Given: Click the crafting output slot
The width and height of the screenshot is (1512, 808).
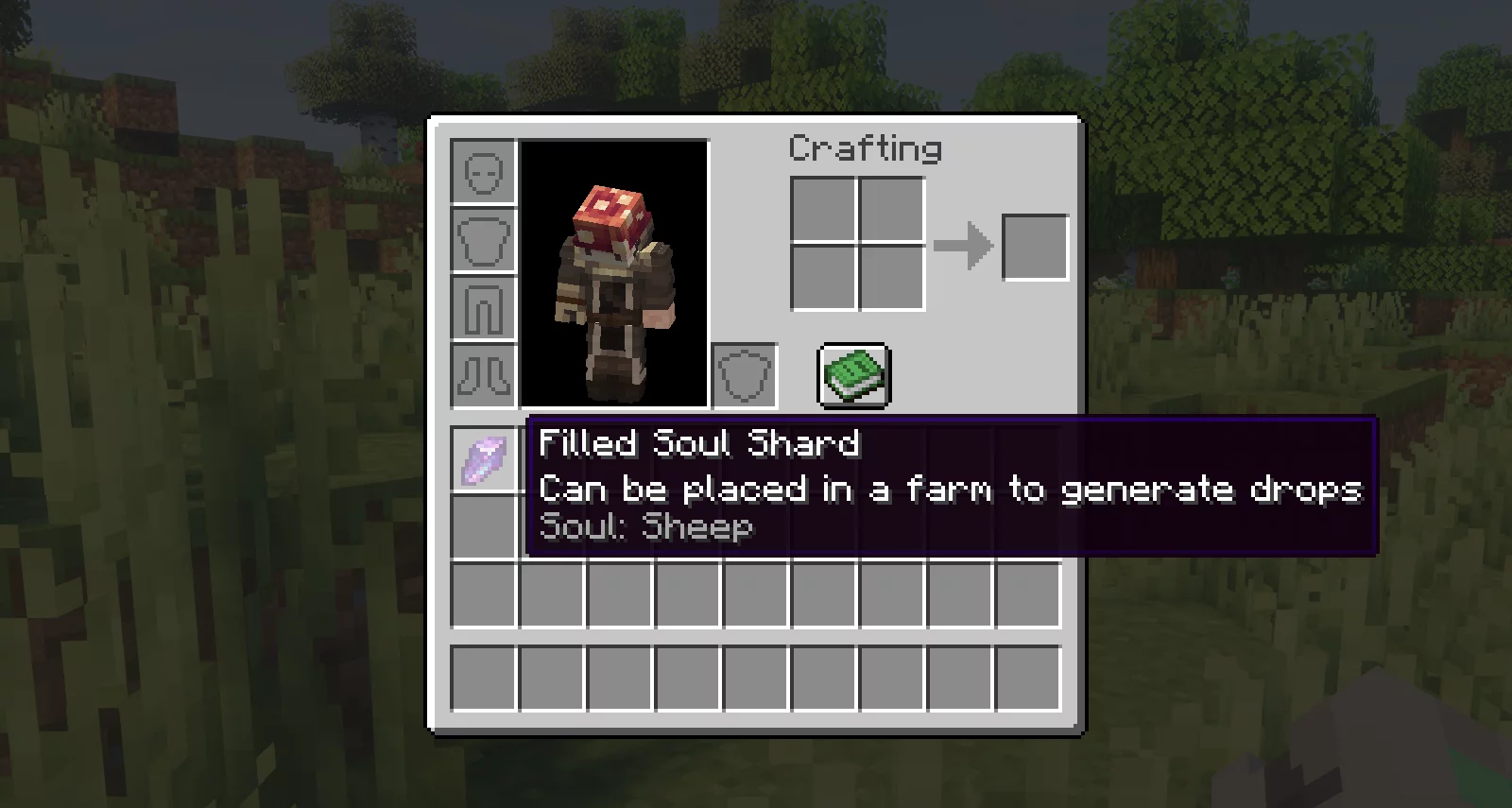Looking at the screenshot, I should [x=1035, y=248].
